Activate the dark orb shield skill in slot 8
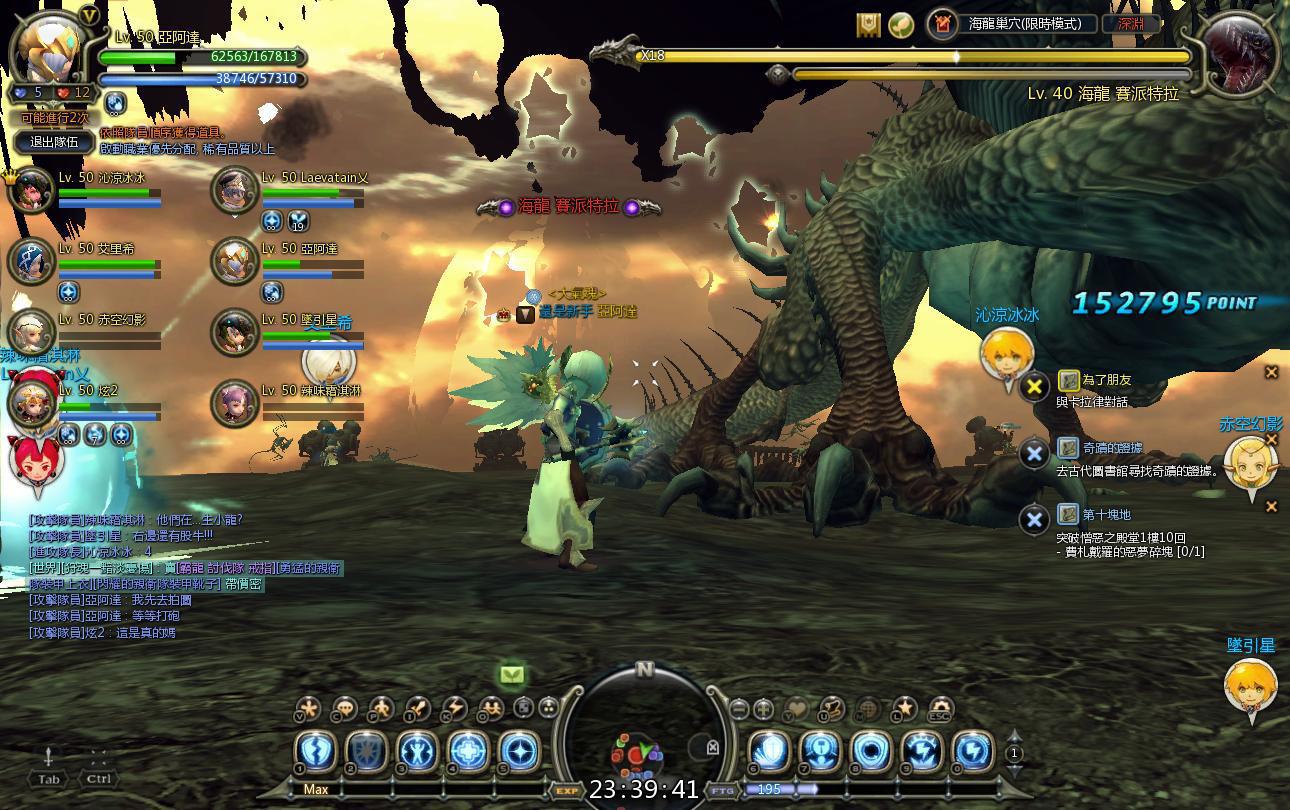Viewport: 1290px width, 810px height. pyautogui.click(x=871, y=752)
